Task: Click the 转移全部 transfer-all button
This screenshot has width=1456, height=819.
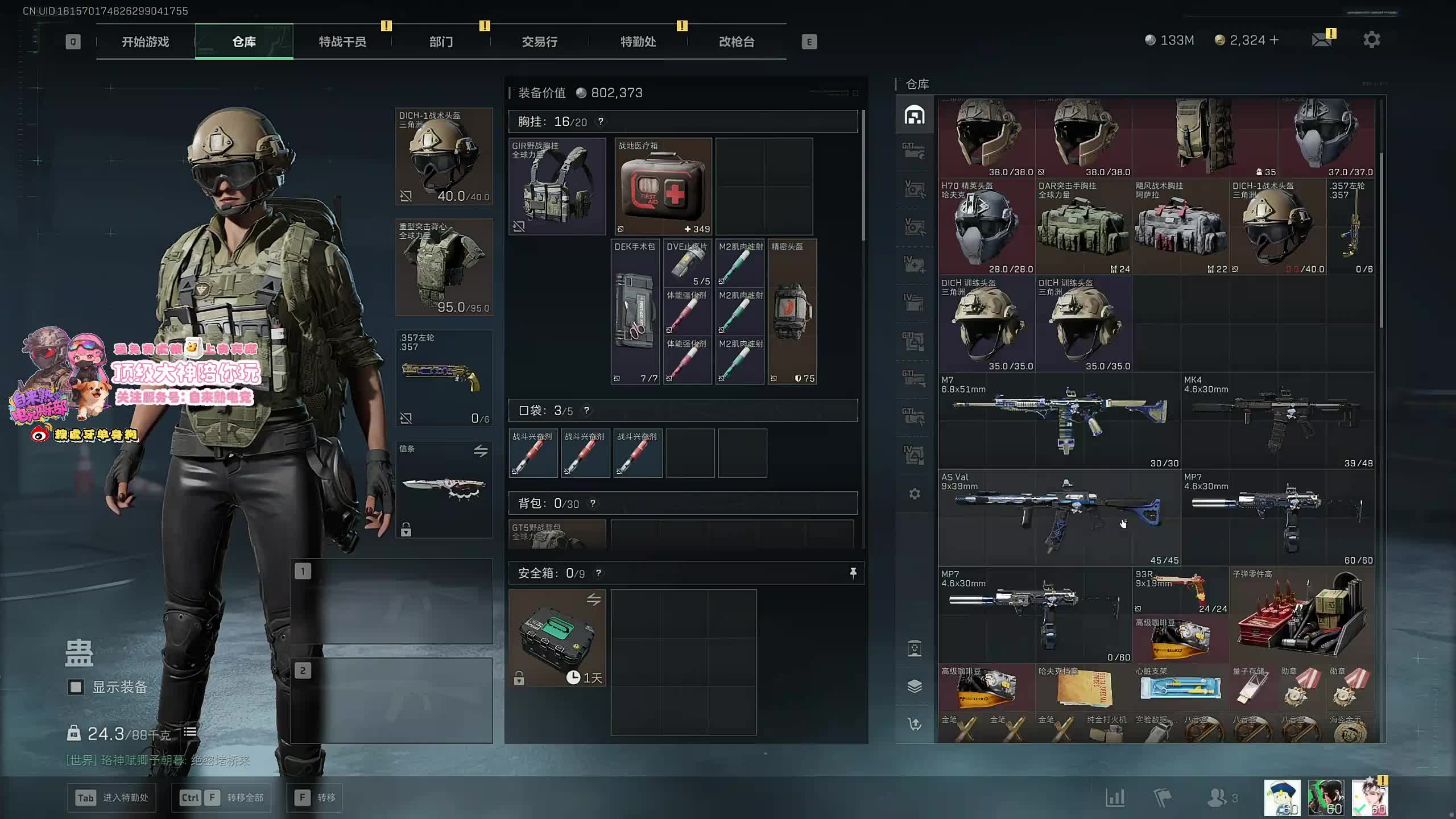Action: (221, 797)
